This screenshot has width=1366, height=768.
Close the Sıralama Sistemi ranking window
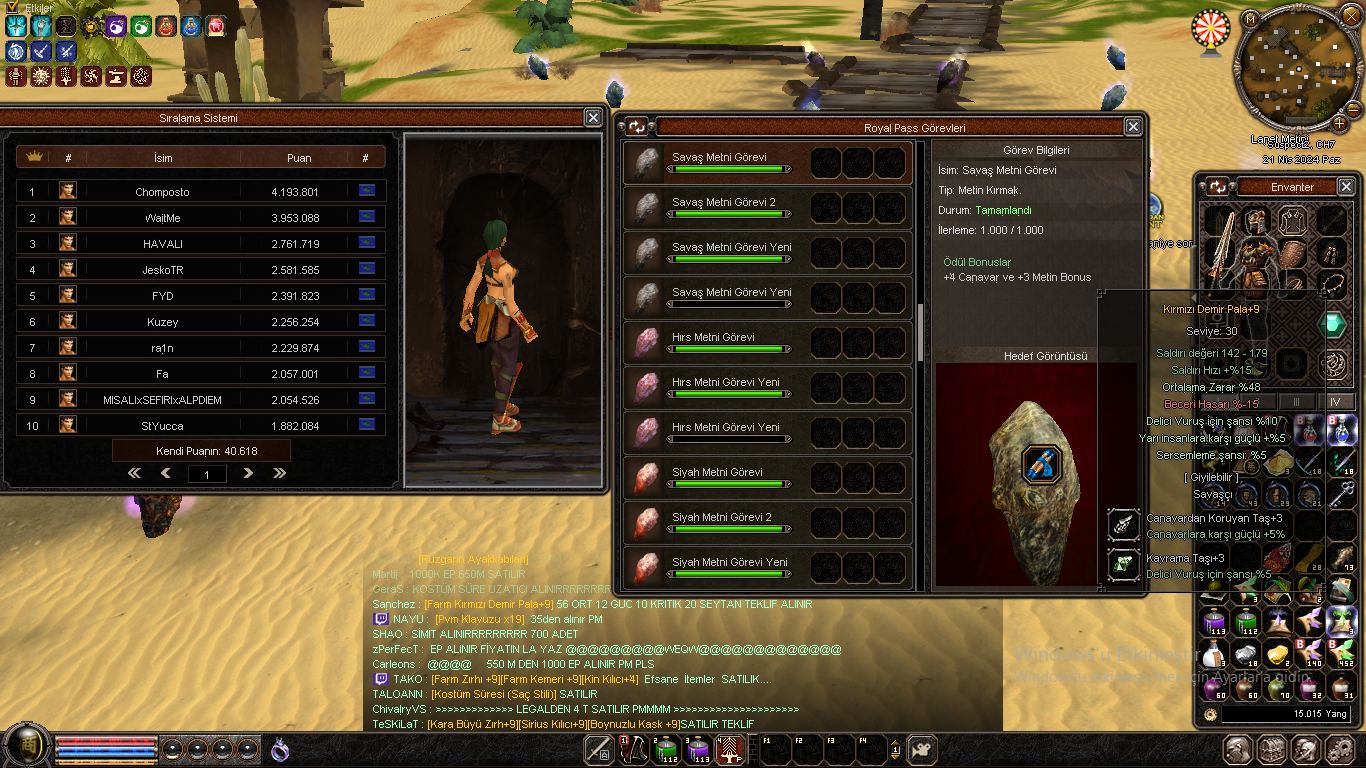pos(593,118)
